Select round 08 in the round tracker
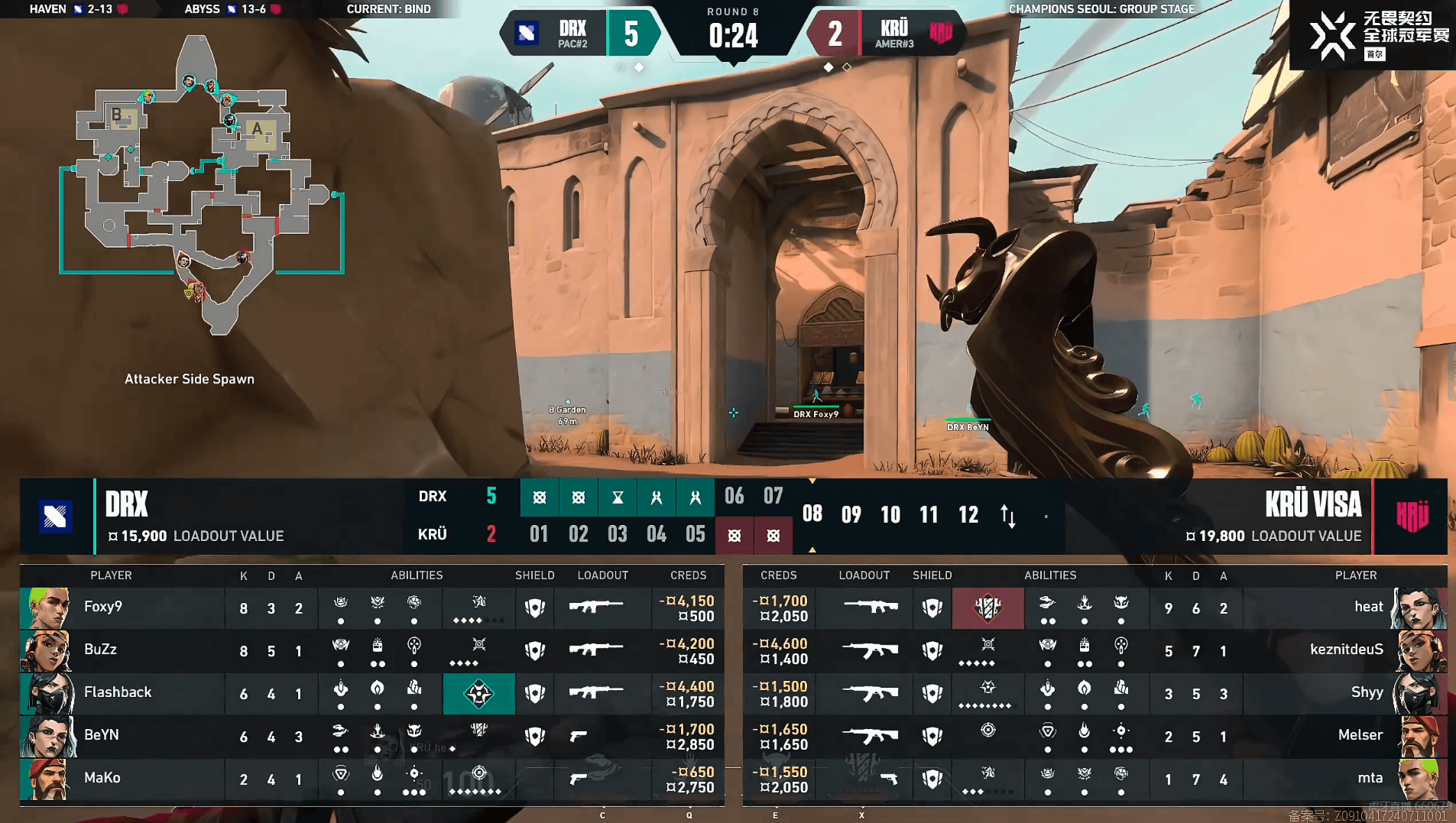1456x823 pixels. coord(812,514)
